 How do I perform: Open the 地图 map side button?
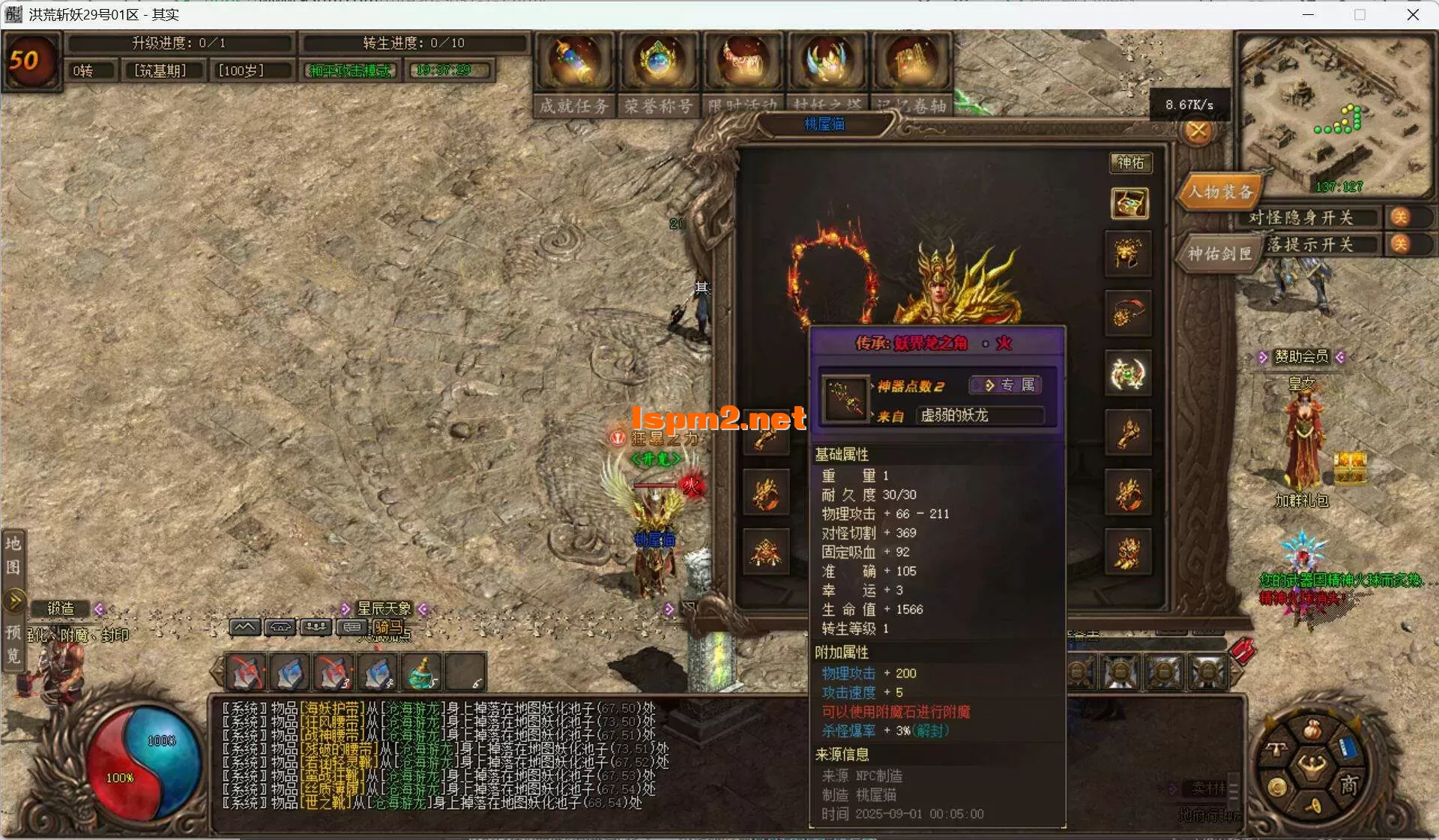pos(13,555)
